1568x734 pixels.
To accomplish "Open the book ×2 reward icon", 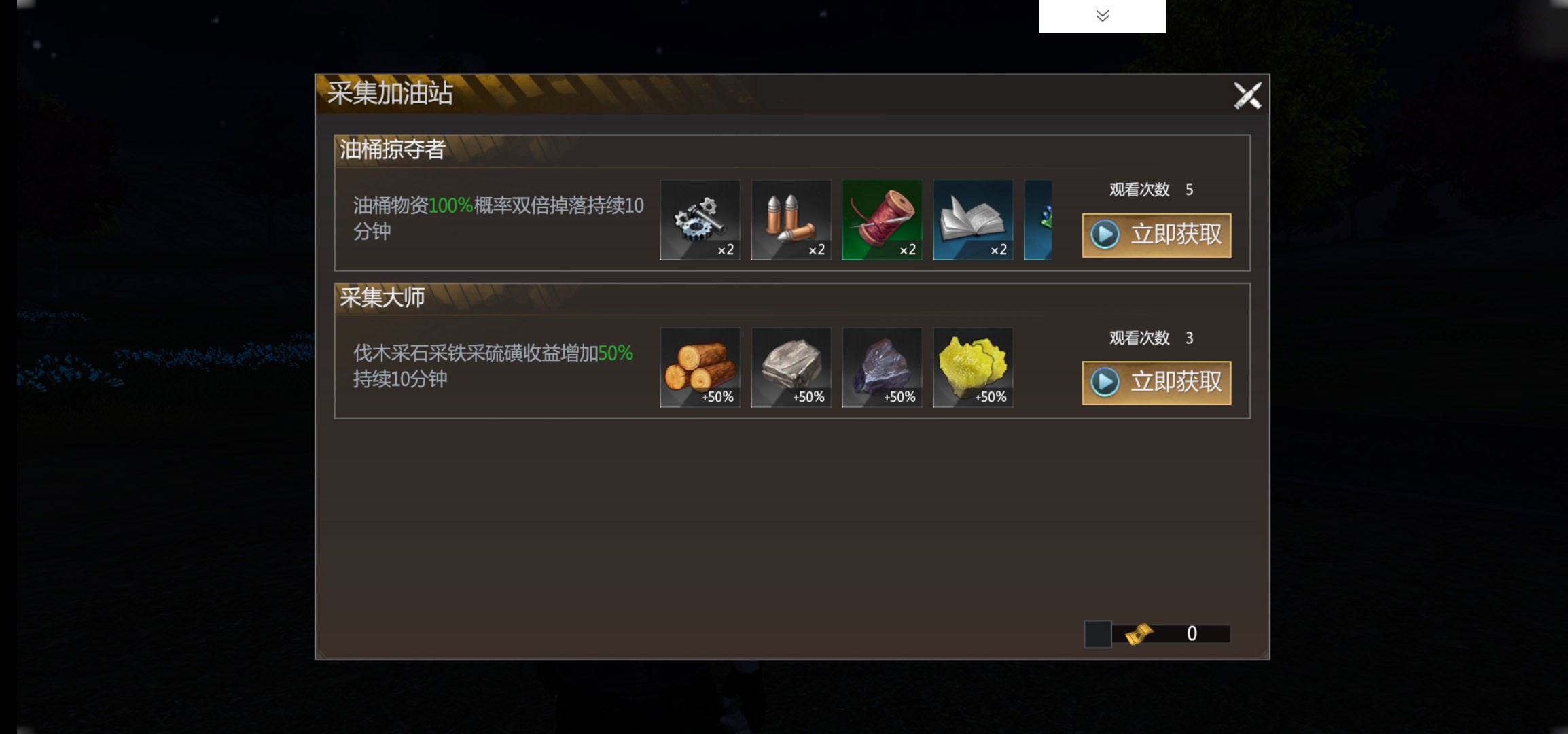I will click(974, 221).
